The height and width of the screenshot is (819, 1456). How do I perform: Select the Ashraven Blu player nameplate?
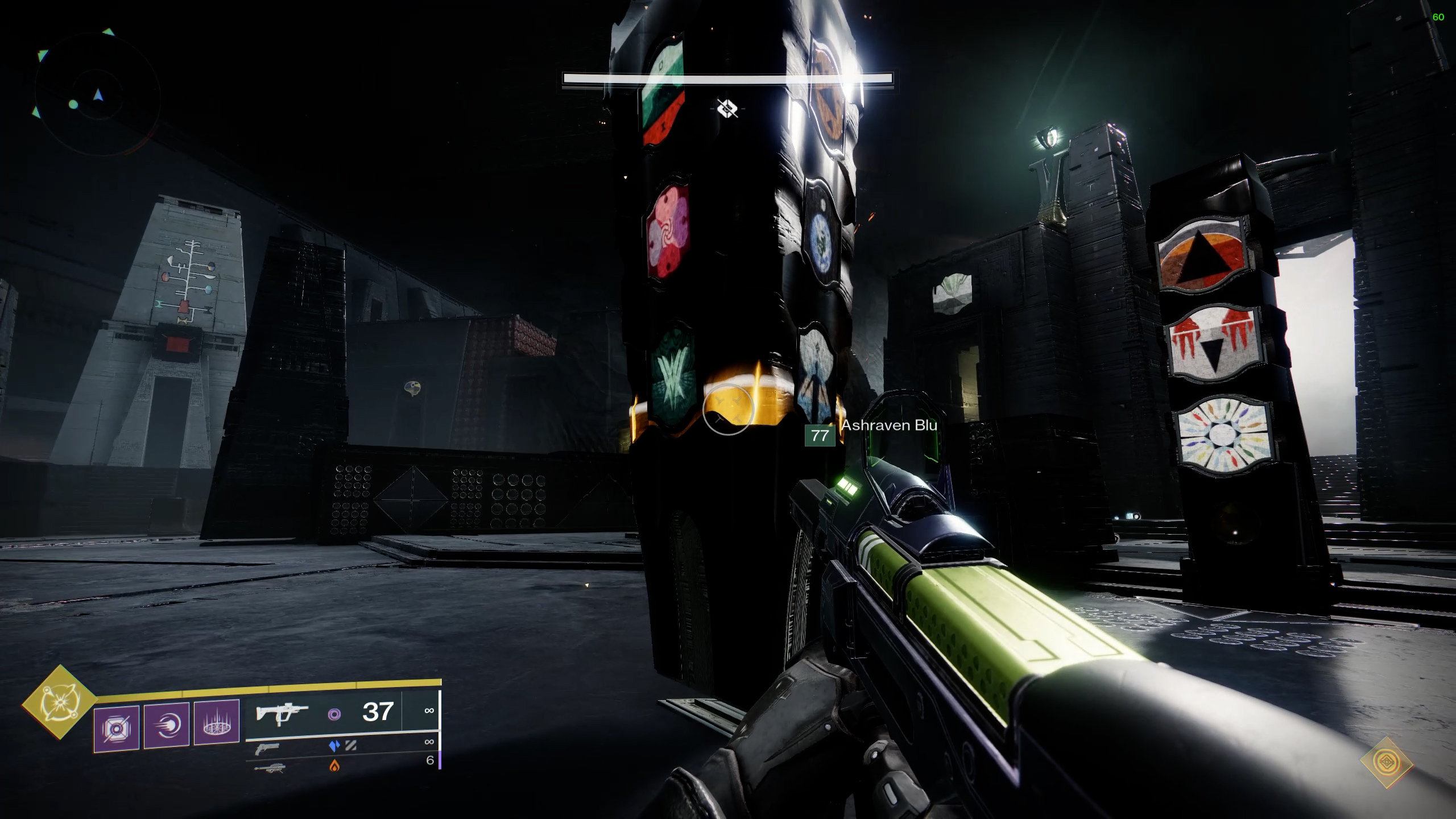tap(889, 425)
